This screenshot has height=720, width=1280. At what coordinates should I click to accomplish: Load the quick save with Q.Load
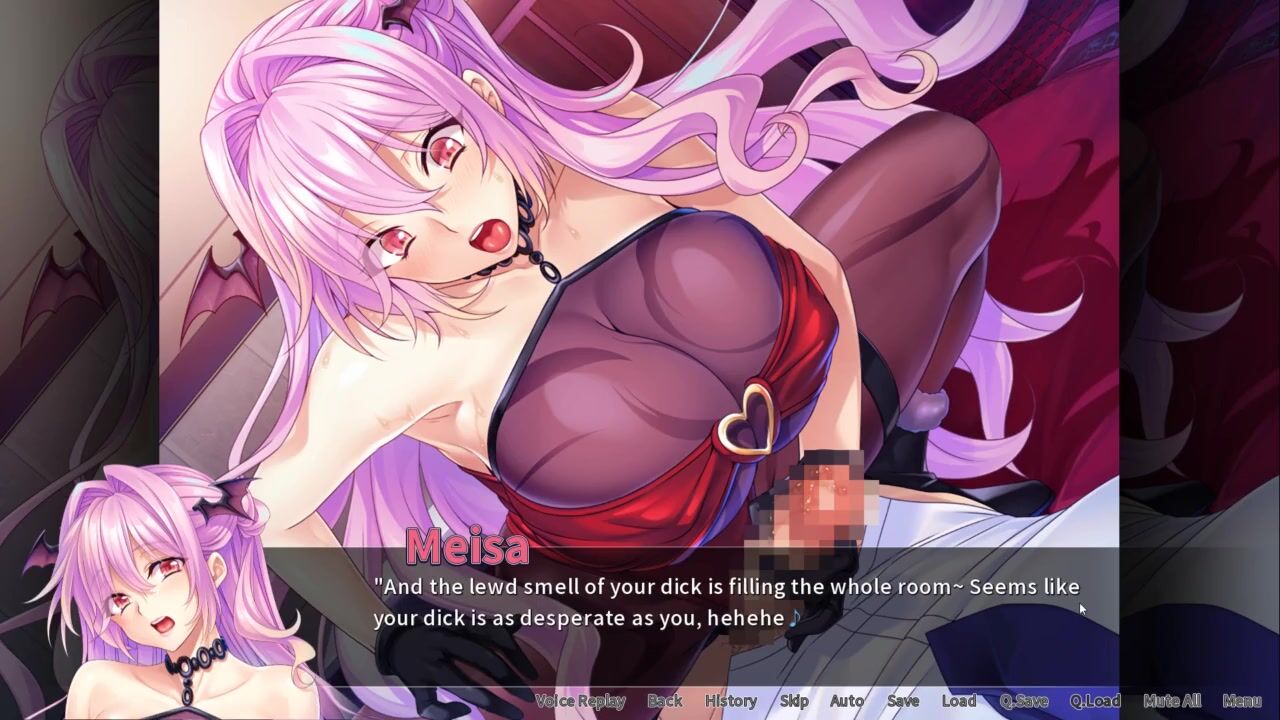point(1094,701)
